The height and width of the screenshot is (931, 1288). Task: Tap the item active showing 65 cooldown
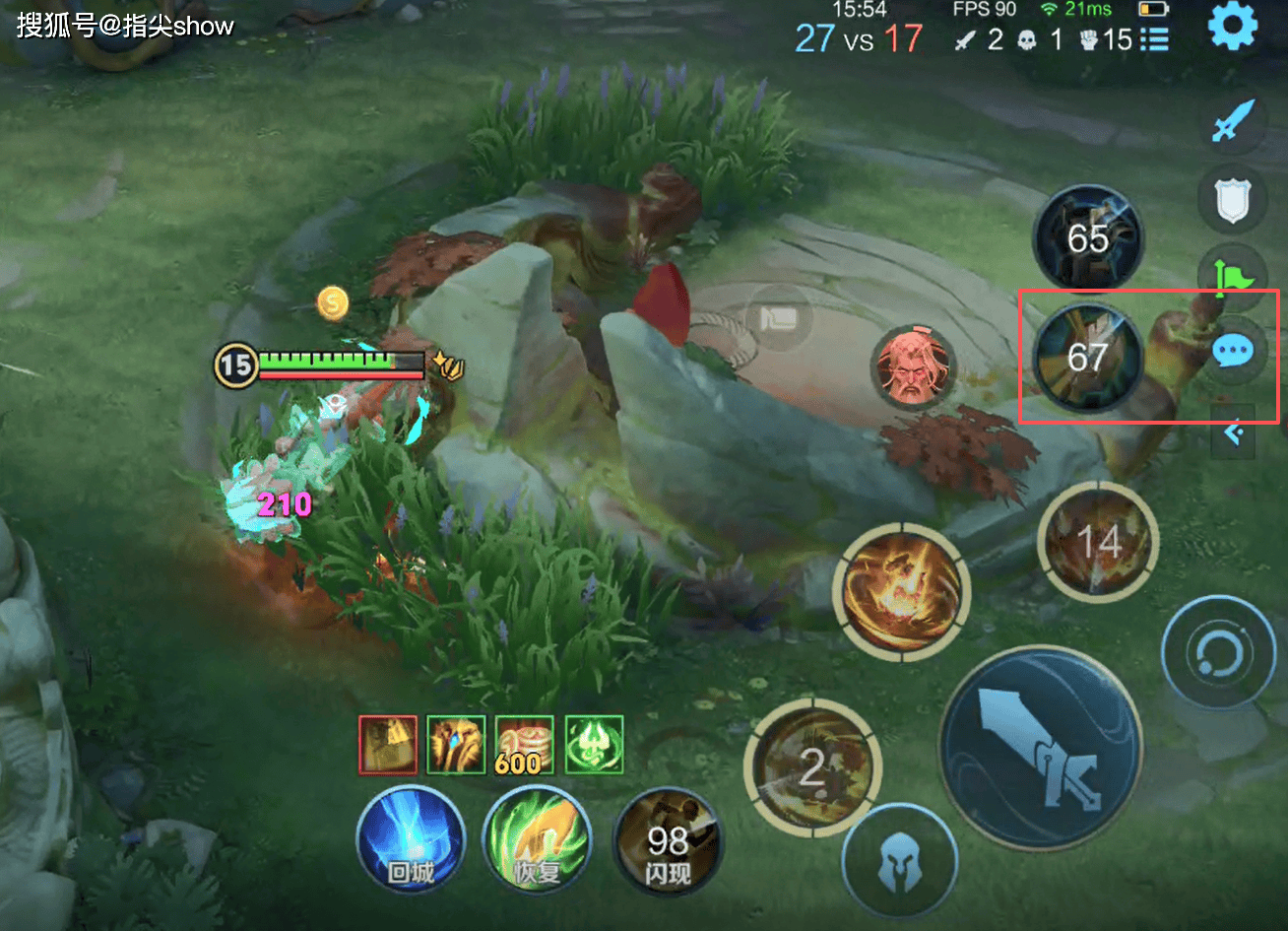(x=1087, y=238)
